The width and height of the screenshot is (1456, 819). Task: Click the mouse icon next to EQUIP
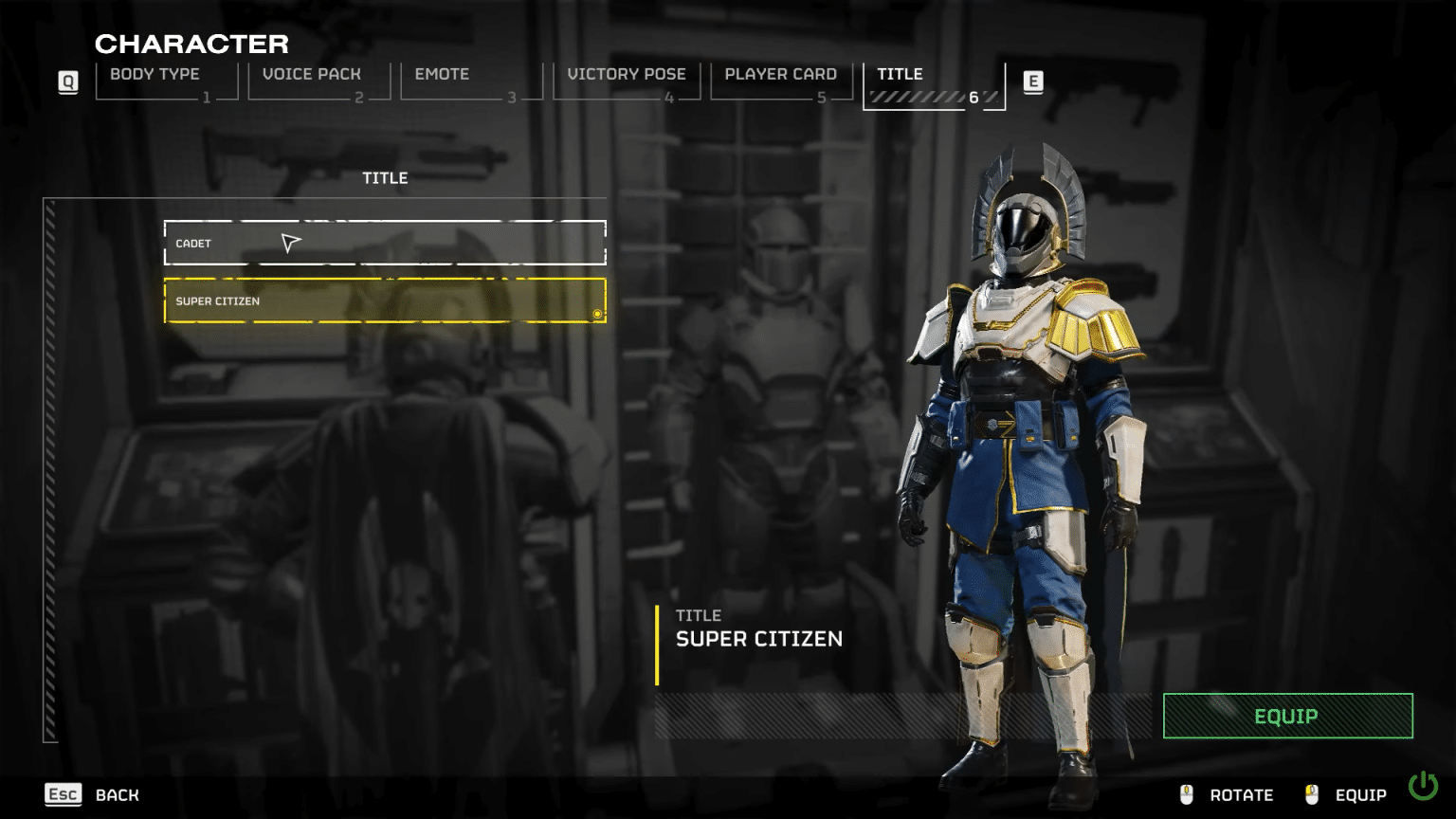click(x=1313, y=794)
